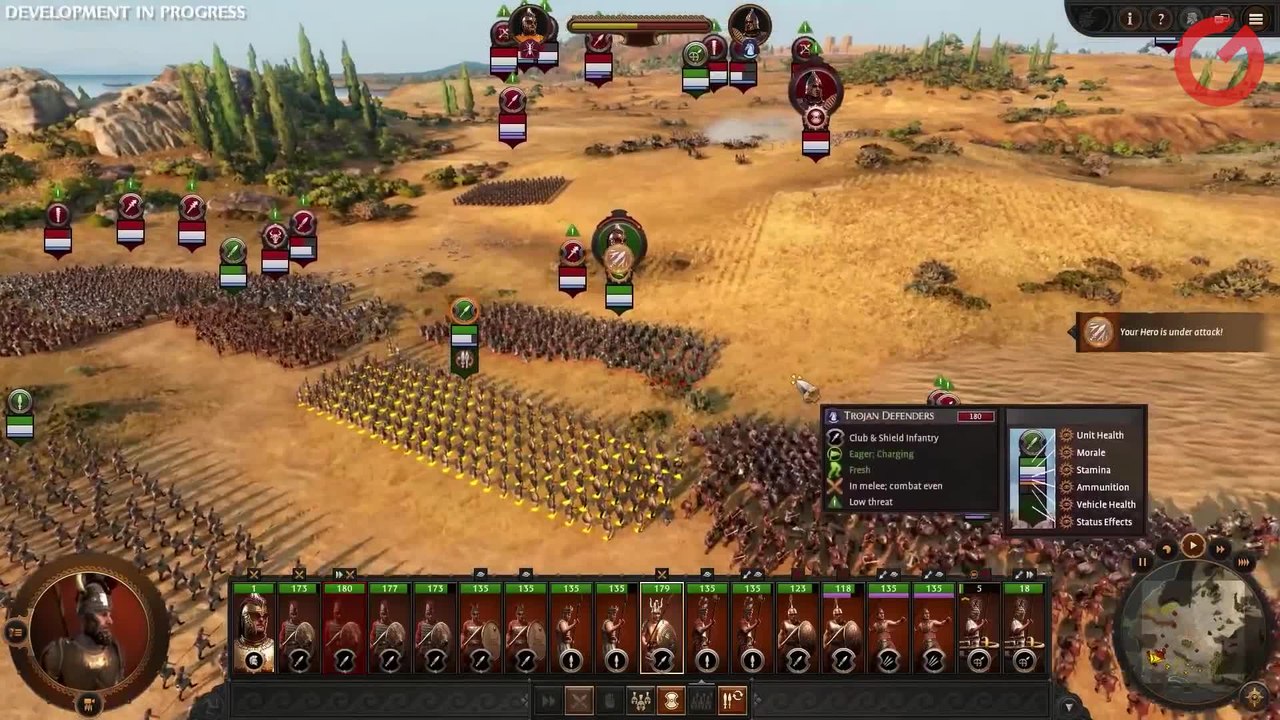The height and width of the screenshot is (720, 1280).
Task: Toggle the shield formation button
Action: [671, 701]
